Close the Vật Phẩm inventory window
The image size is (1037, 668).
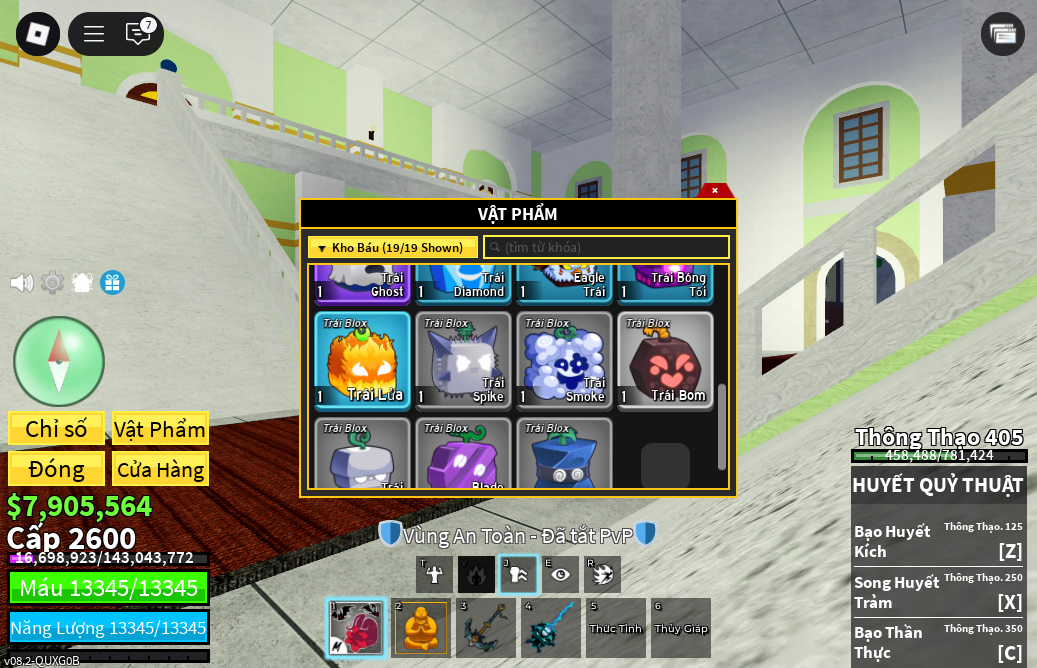[x=715, y=190]
